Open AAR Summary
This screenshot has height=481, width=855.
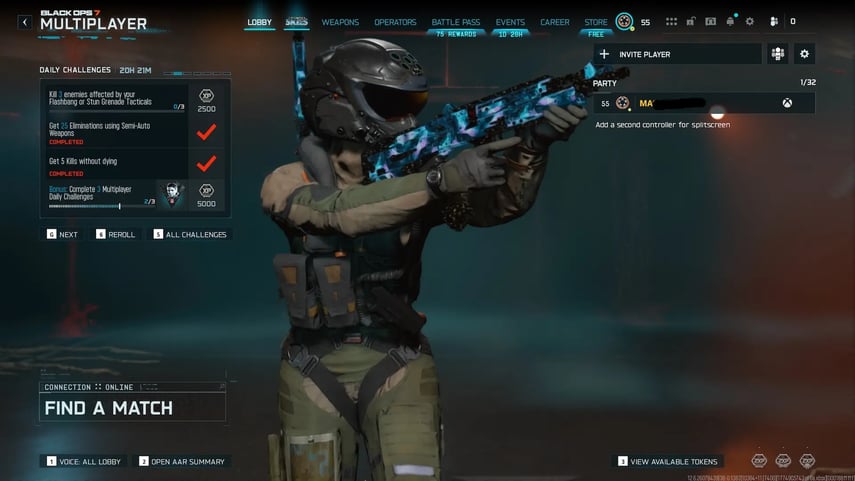(x=182, y=461)
